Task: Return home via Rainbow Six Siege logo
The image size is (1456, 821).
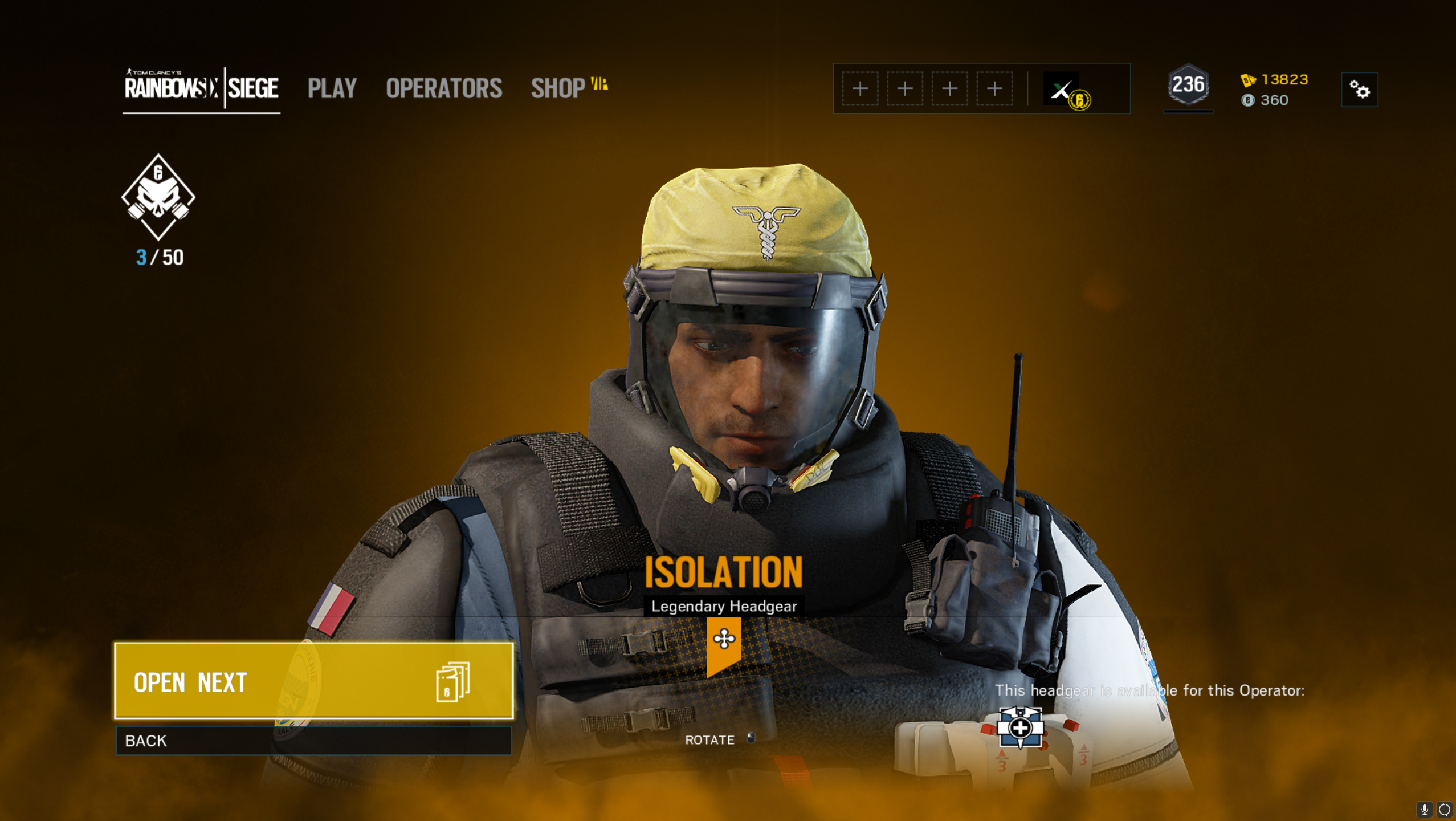Action: [201, 88]
